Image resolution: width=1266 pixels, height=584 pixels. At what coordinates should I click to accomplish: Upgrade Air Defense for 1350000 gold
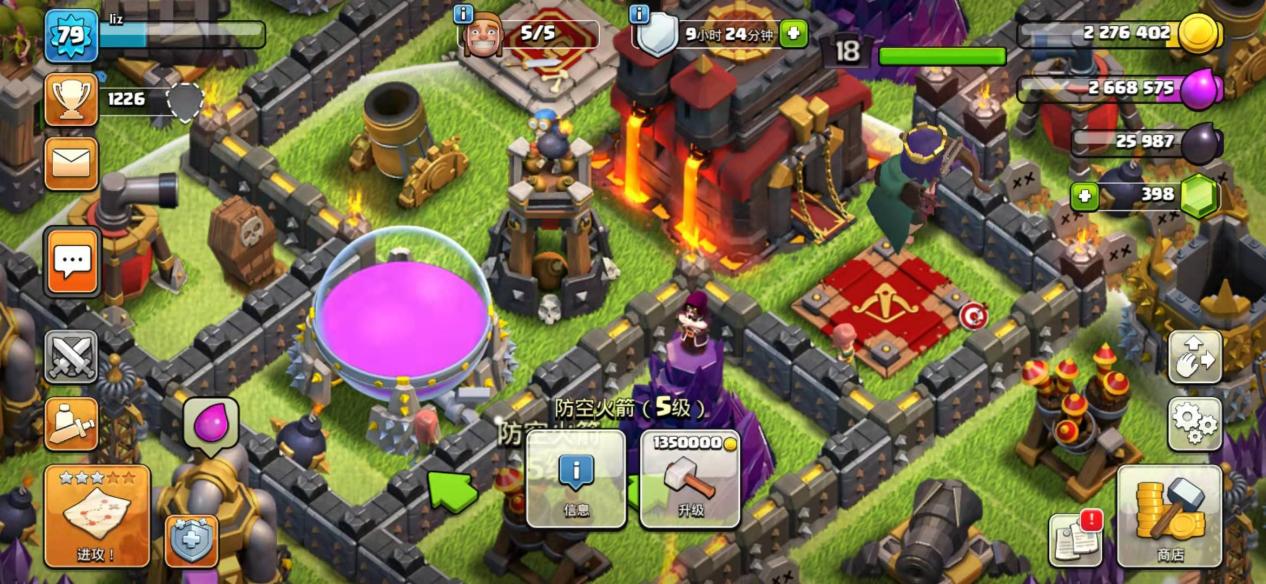coord(690,478)
